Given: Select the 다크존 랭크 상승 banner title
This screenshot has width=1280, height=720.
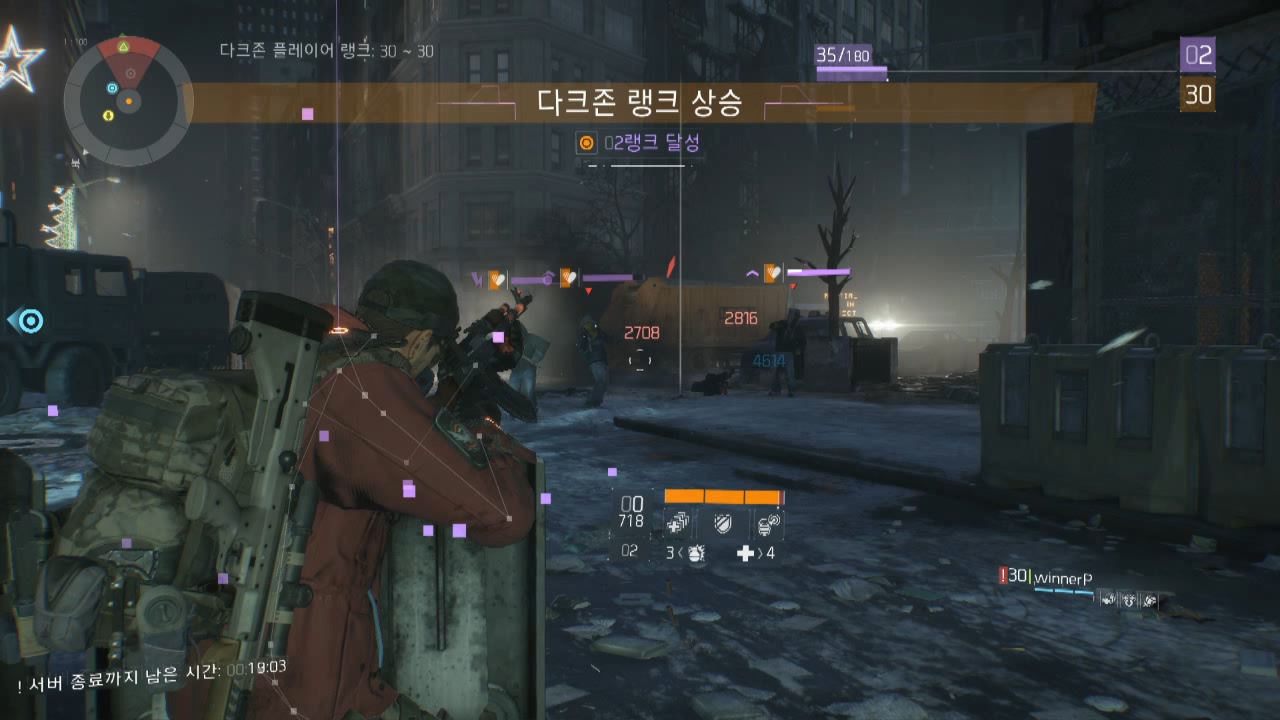Looking at the screenshot, I should click(640, 102).
